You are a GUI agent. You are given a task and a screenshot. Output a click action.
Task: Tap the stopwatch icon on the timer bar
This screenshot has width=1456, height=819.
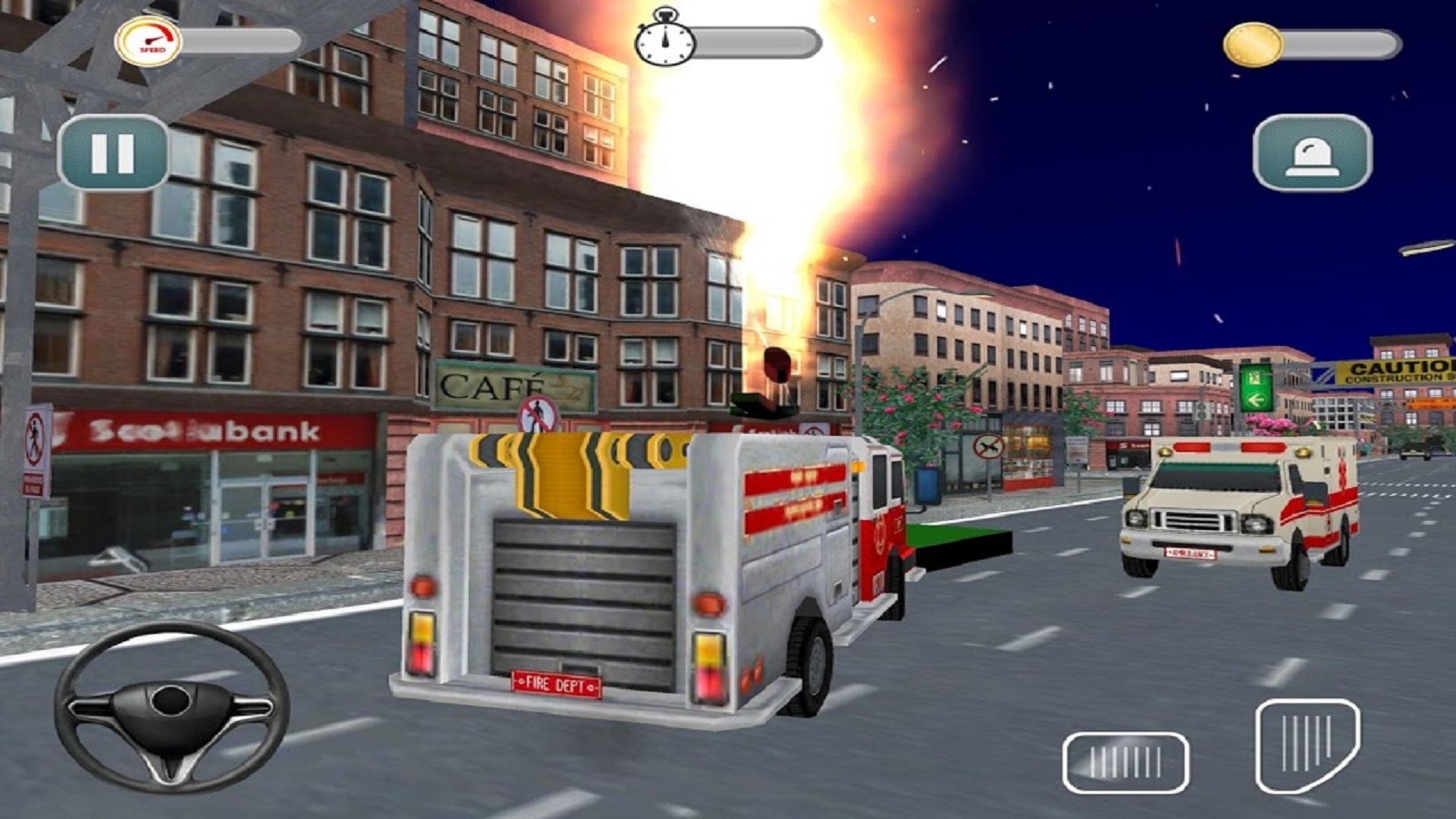point(664,42)
